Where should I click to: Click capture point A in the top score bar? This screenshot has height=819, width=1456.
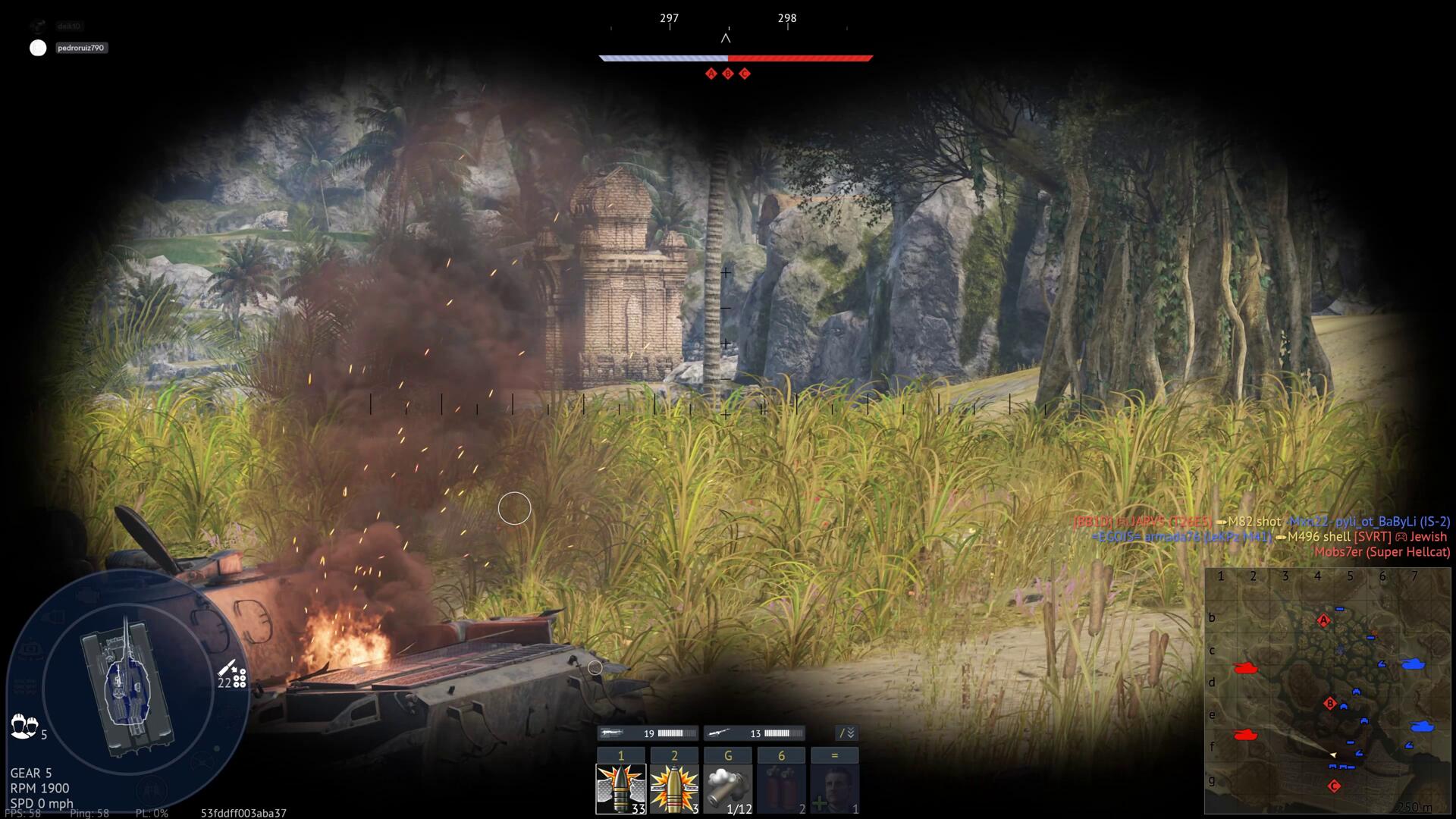(711, 74)
